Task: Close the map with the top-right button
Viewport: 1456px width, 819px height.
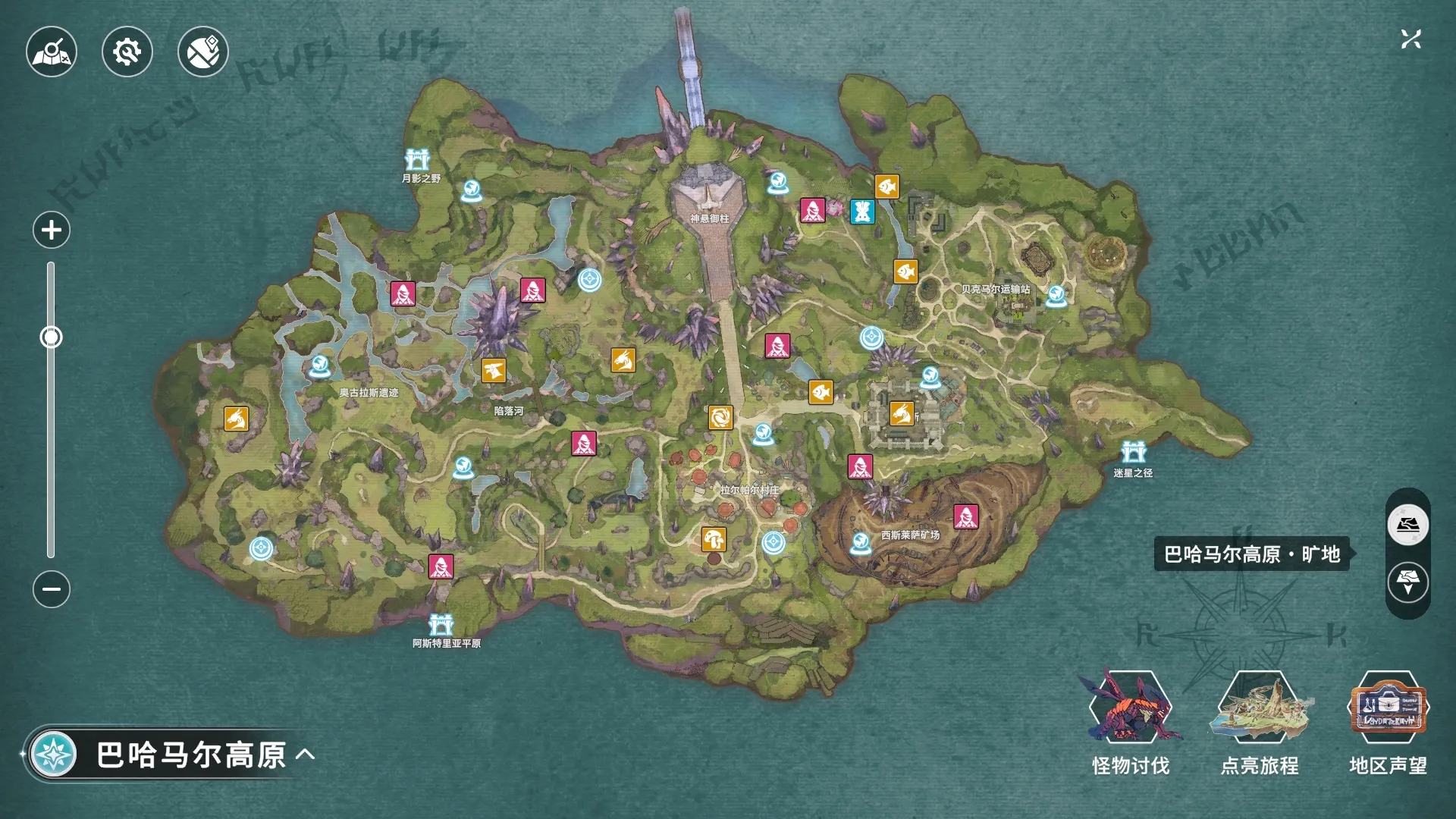Action: coord(1410,39)
